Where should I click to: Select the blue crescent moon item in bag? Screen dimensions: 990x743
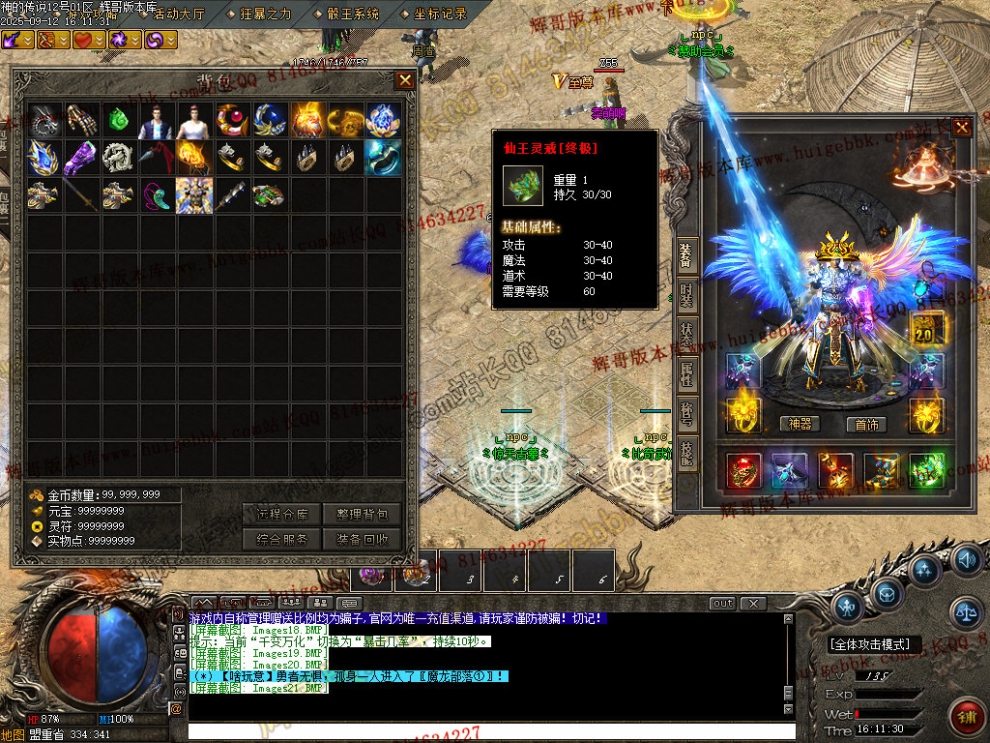[270, 120]
